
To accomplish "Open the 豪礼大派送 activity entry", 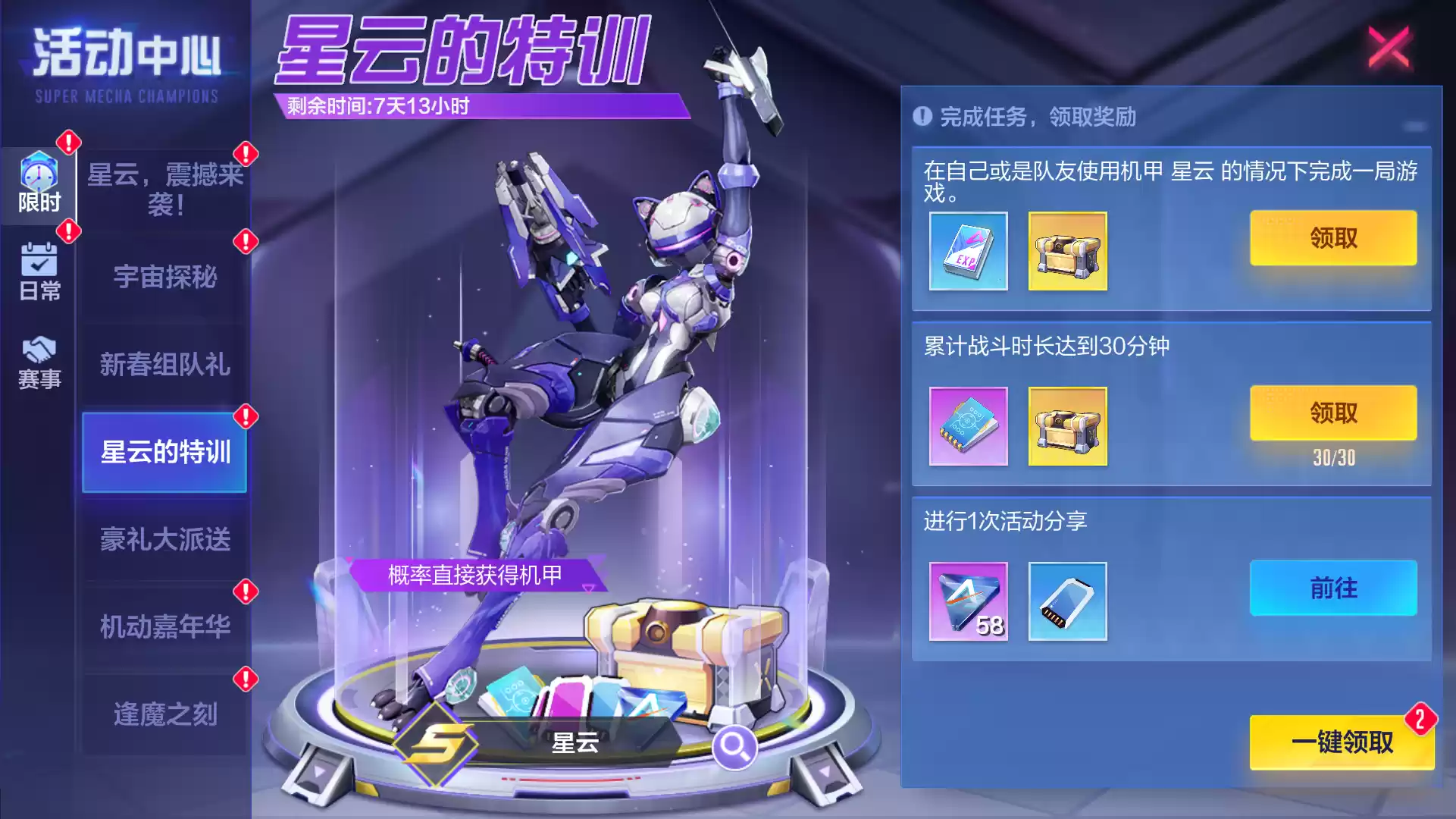I will click(x=164, y=538).
